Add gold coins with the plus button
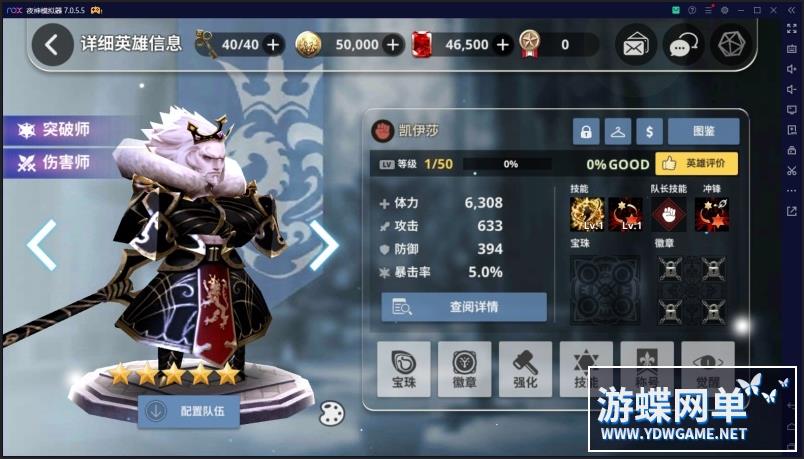 pos(393,44)
